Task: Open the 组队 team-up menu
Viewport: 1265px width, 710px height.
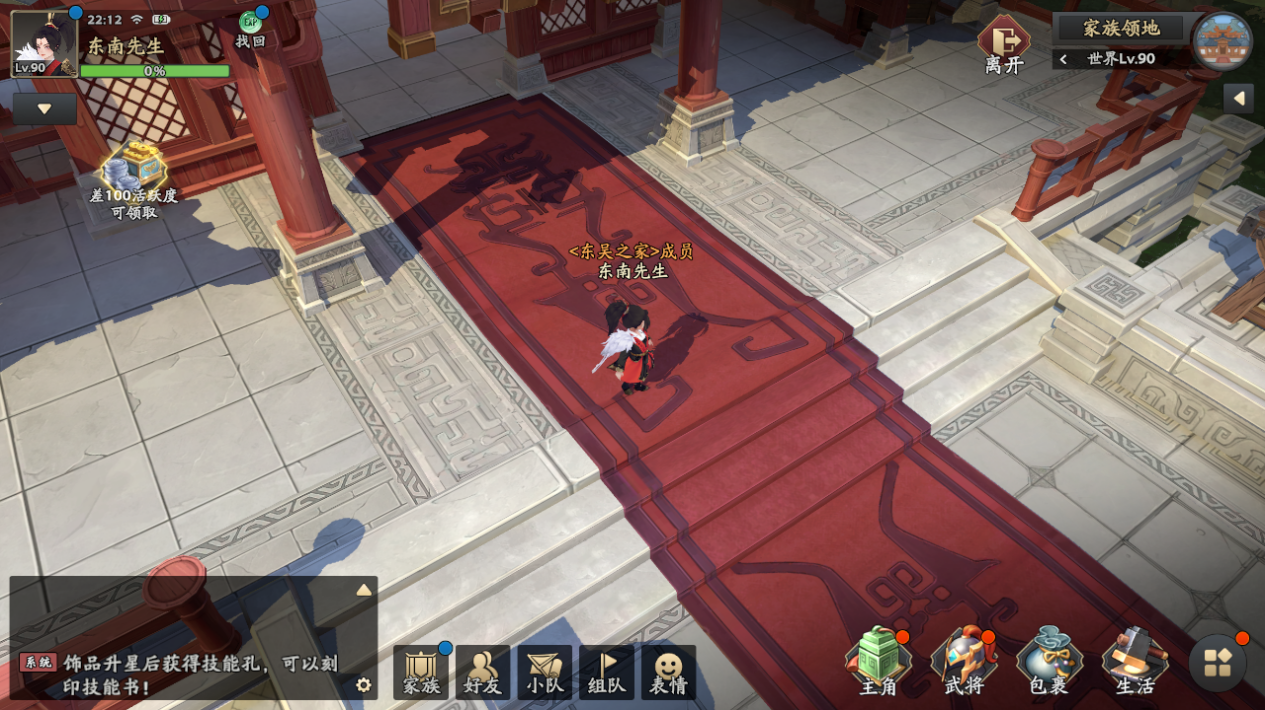Action: (607, 672)
